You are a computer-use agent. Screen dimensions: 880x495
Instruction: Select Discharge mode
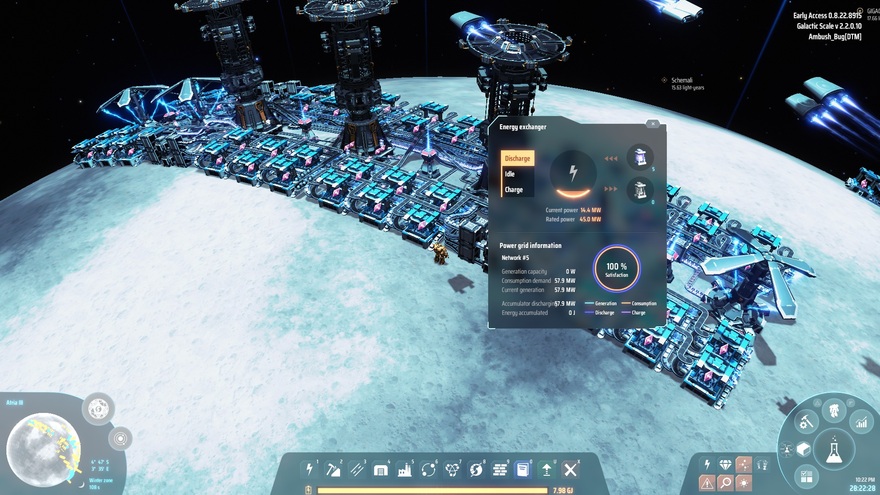click(x=518, y=158)
